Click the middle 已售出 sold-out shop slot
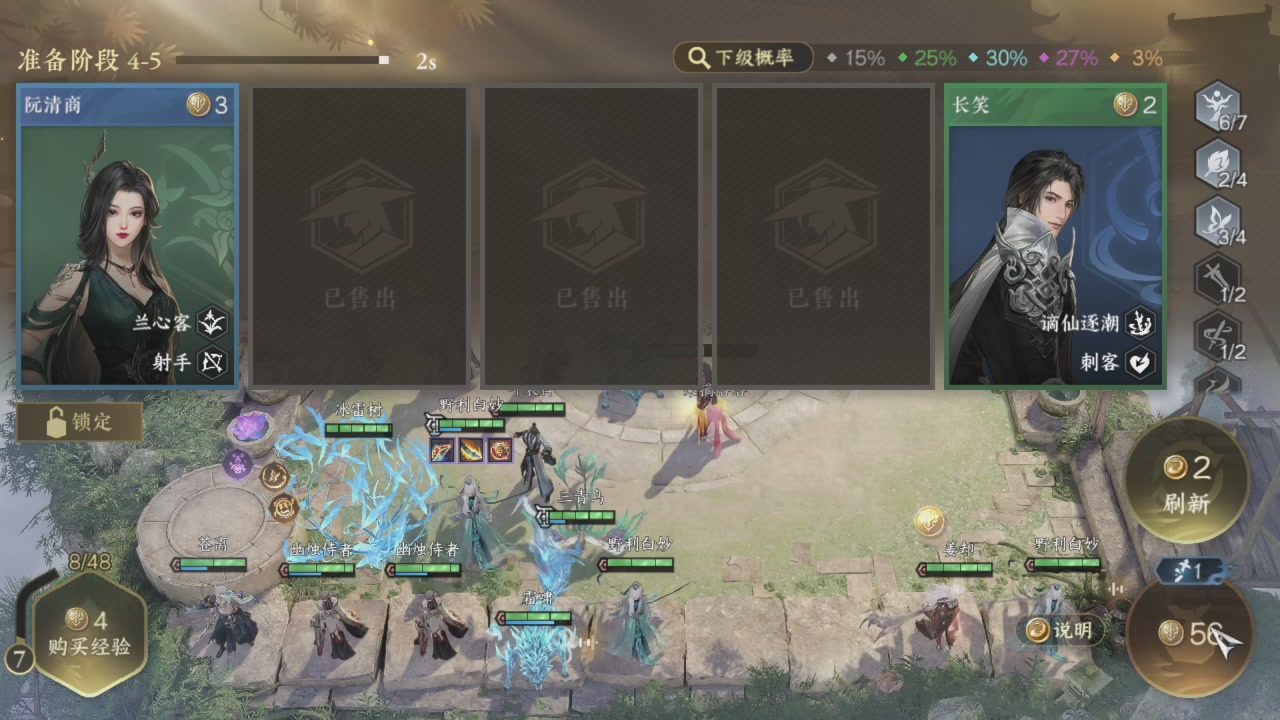 pos(591,235)
